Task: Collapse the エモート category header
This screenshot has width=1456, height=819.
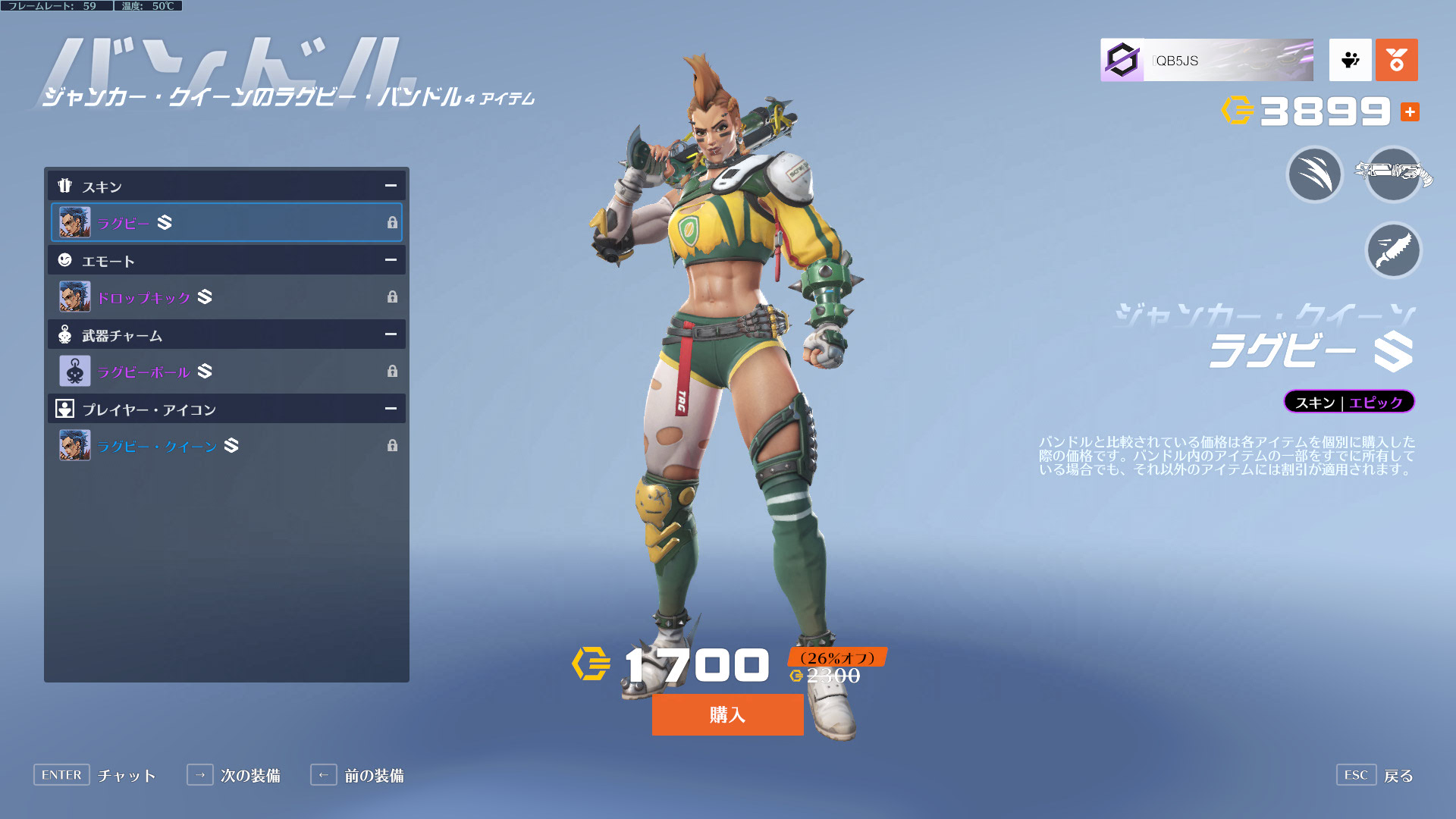Action: click(391, 260)
